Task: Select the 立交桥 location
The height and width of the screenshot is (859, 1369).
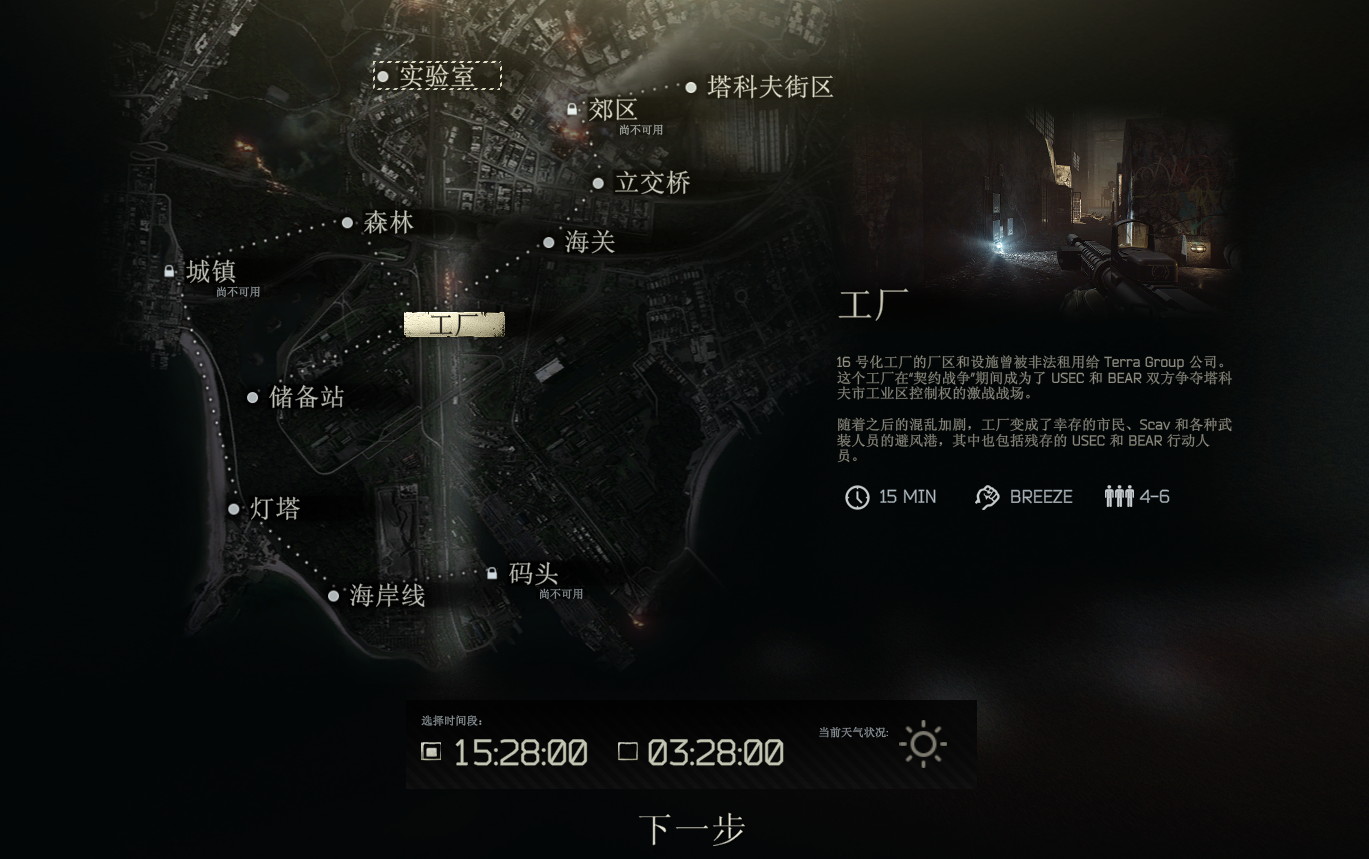Action: pyautogui.click(x=652, y=182)
